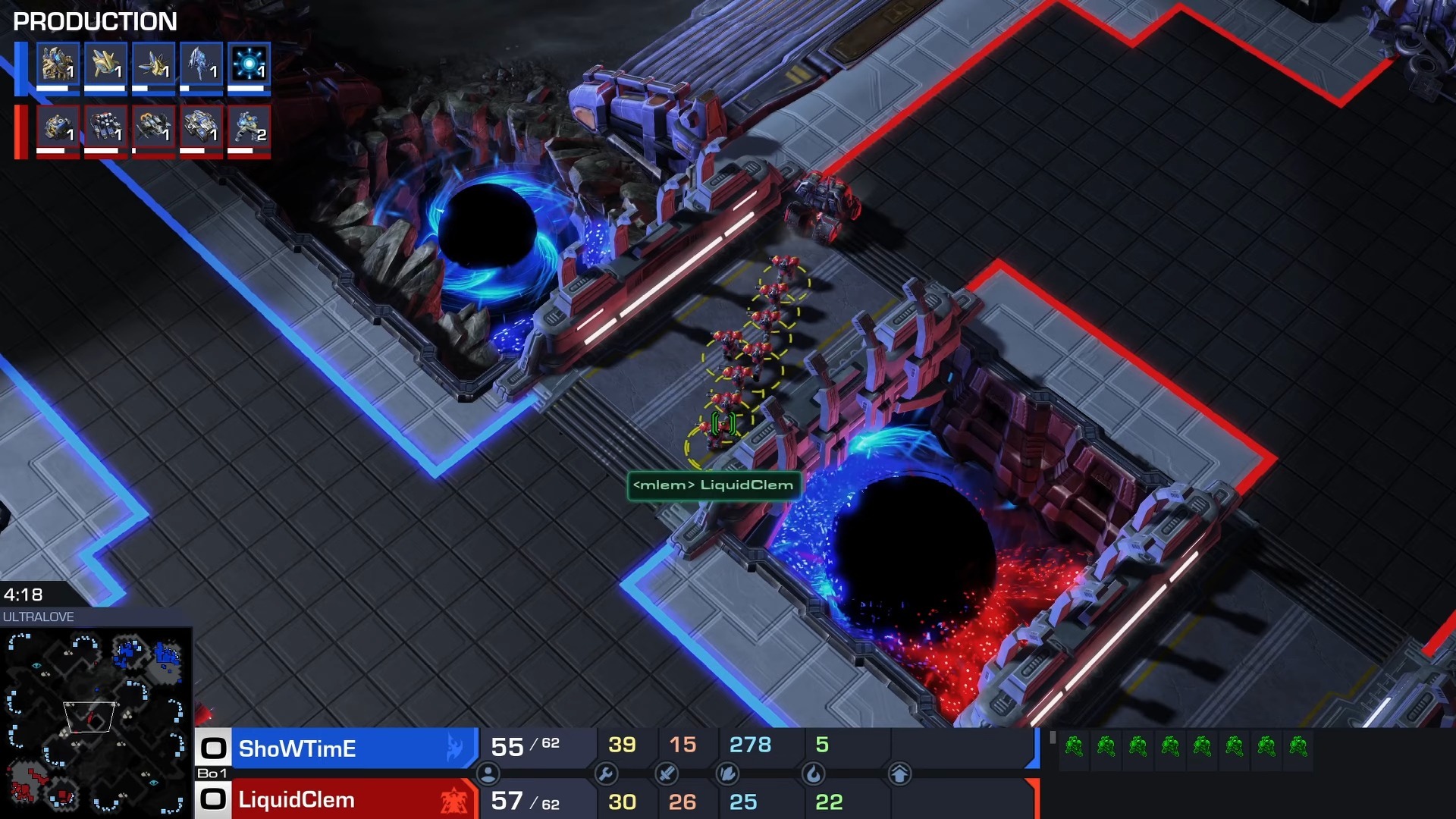
Task: Click the minimap
Action: click(95, 721)
